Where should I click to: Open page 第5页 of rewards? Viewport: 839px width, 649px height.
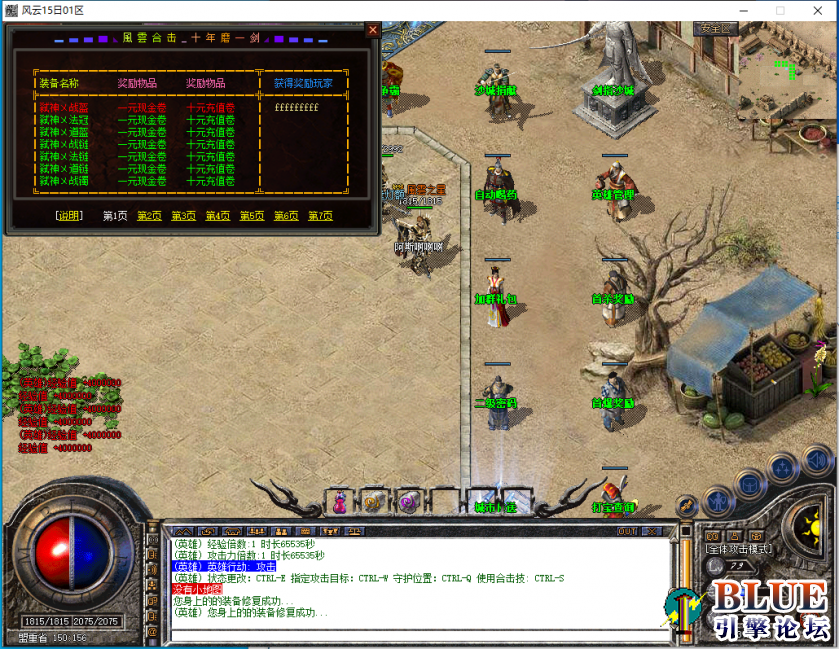[252, 216]
